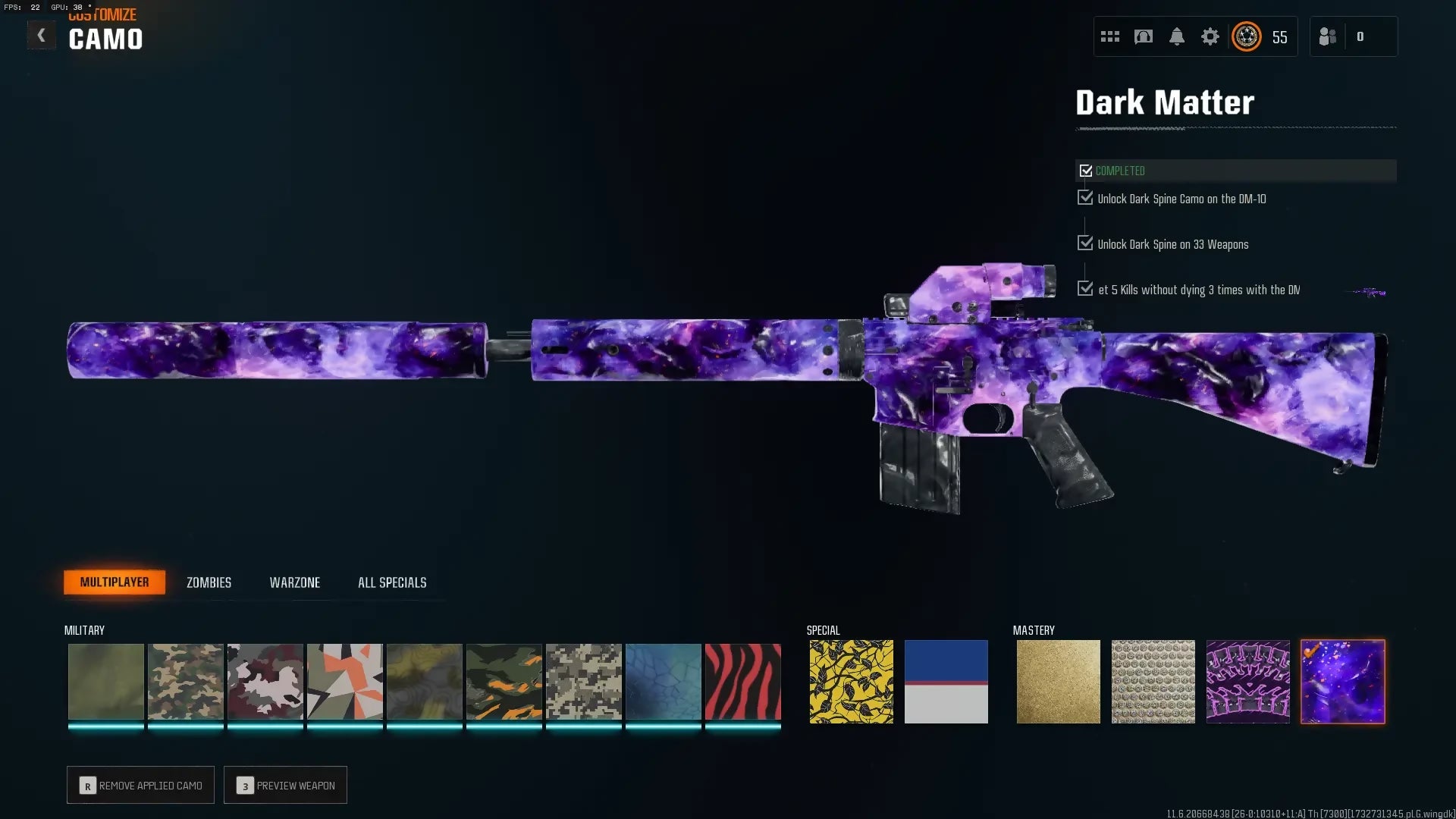Open the Warzone camo tab
The width and height of the screenshot is (1456, 819).
point(294,582)
